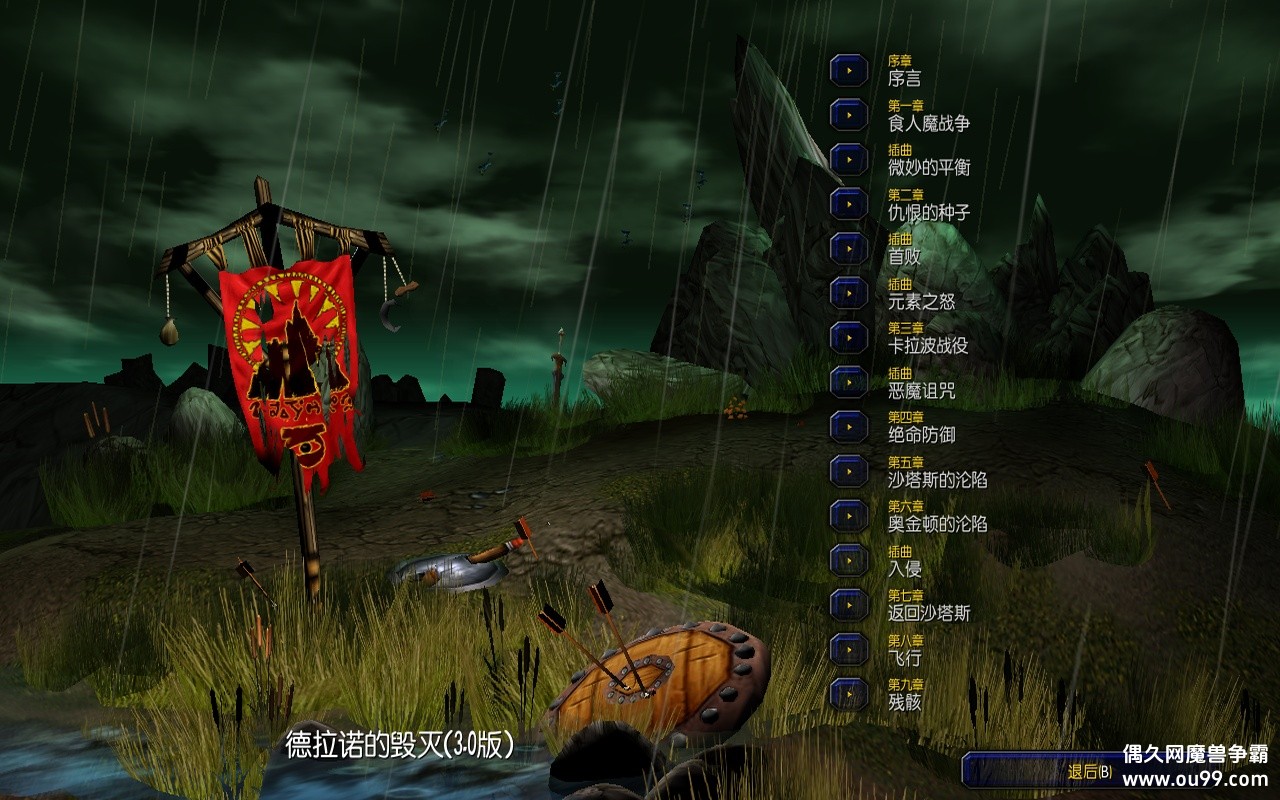
Task: Play the interlude 恶魔诅咒
Action: 849,382
